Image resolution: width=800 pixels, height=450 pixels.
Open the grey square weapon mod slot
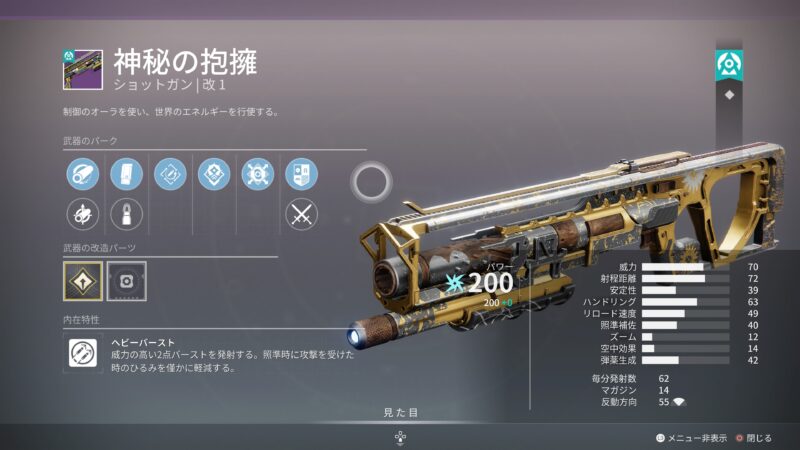(x=126, y=281)
